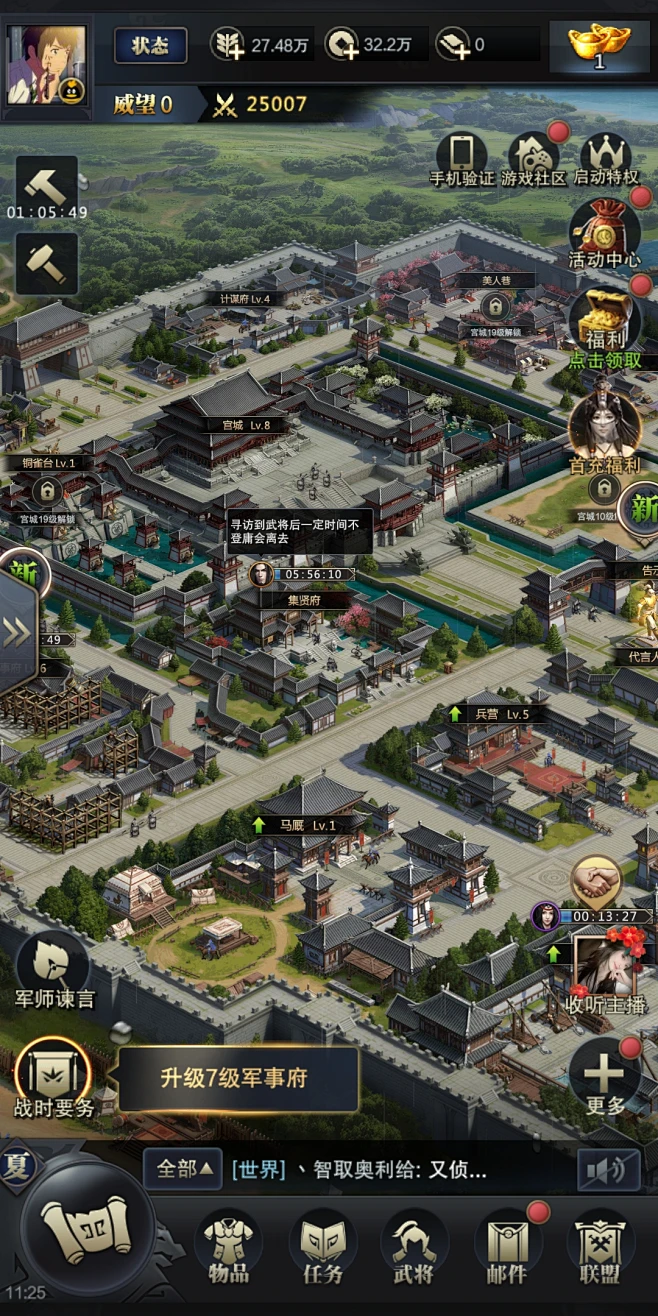Open the 首充福利 first-recharge offer
The width and height of the screenshot is (658, 1316).
point(604,430)
